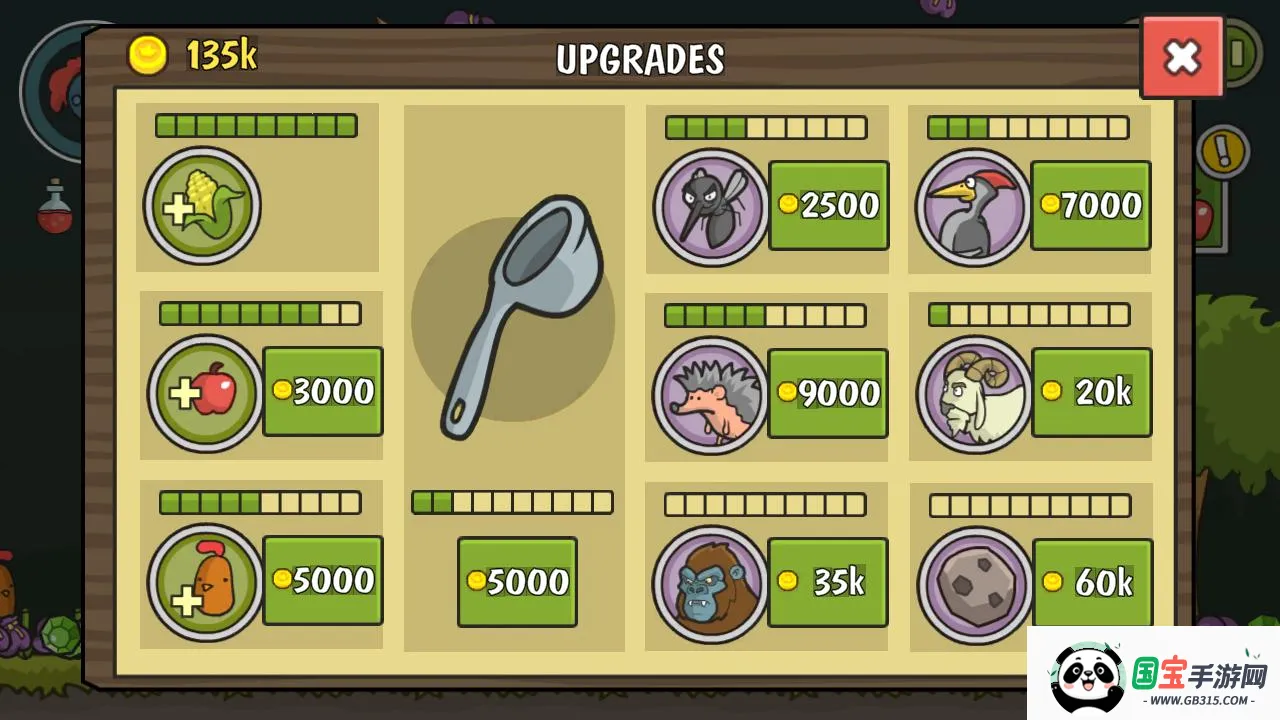Buy the net upgrade for 5000
The height and width of the screenshot is (720, 1280).
tap(517, 582)
